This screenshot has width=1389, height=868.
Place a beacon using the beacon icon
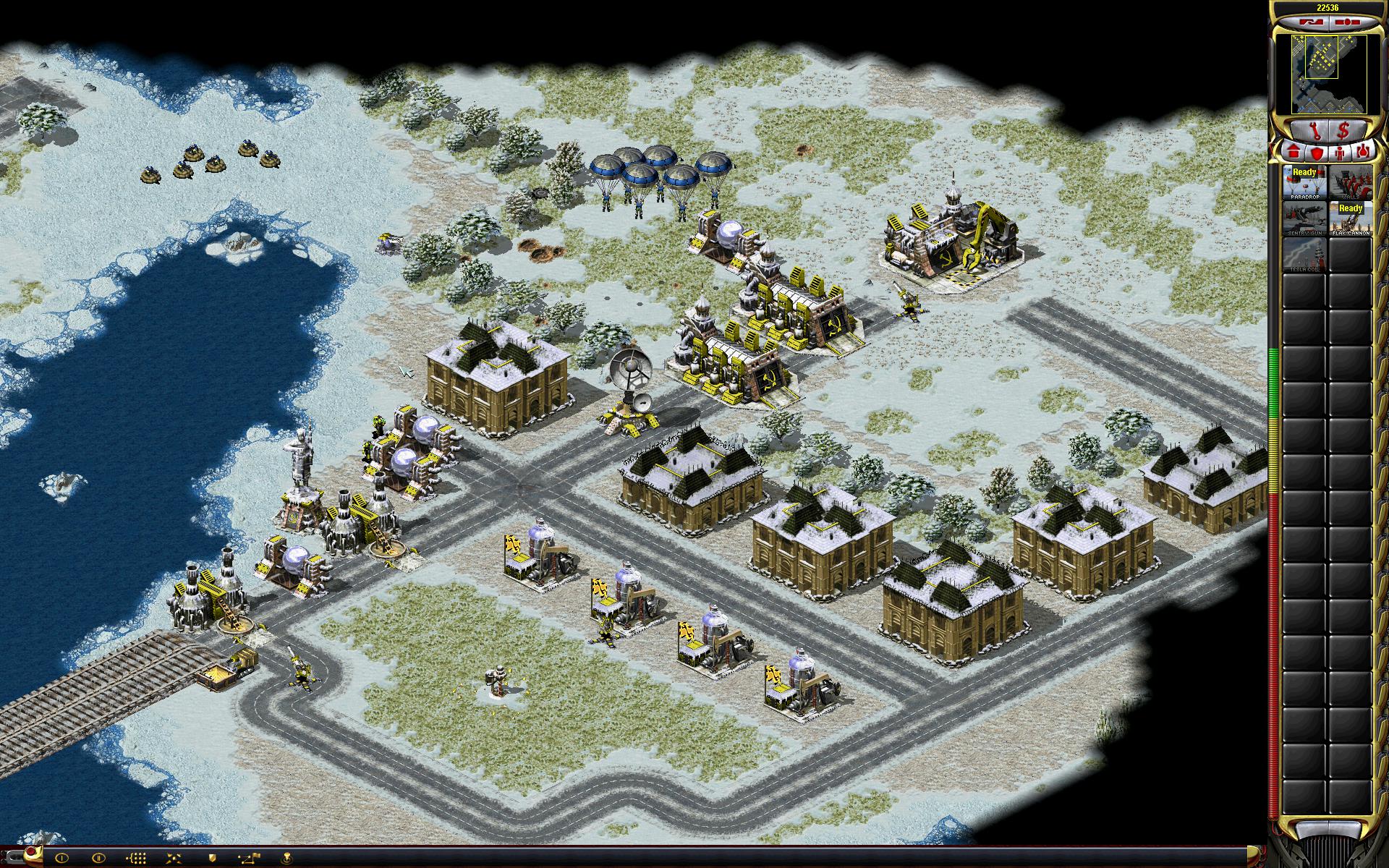click(289, 857)
